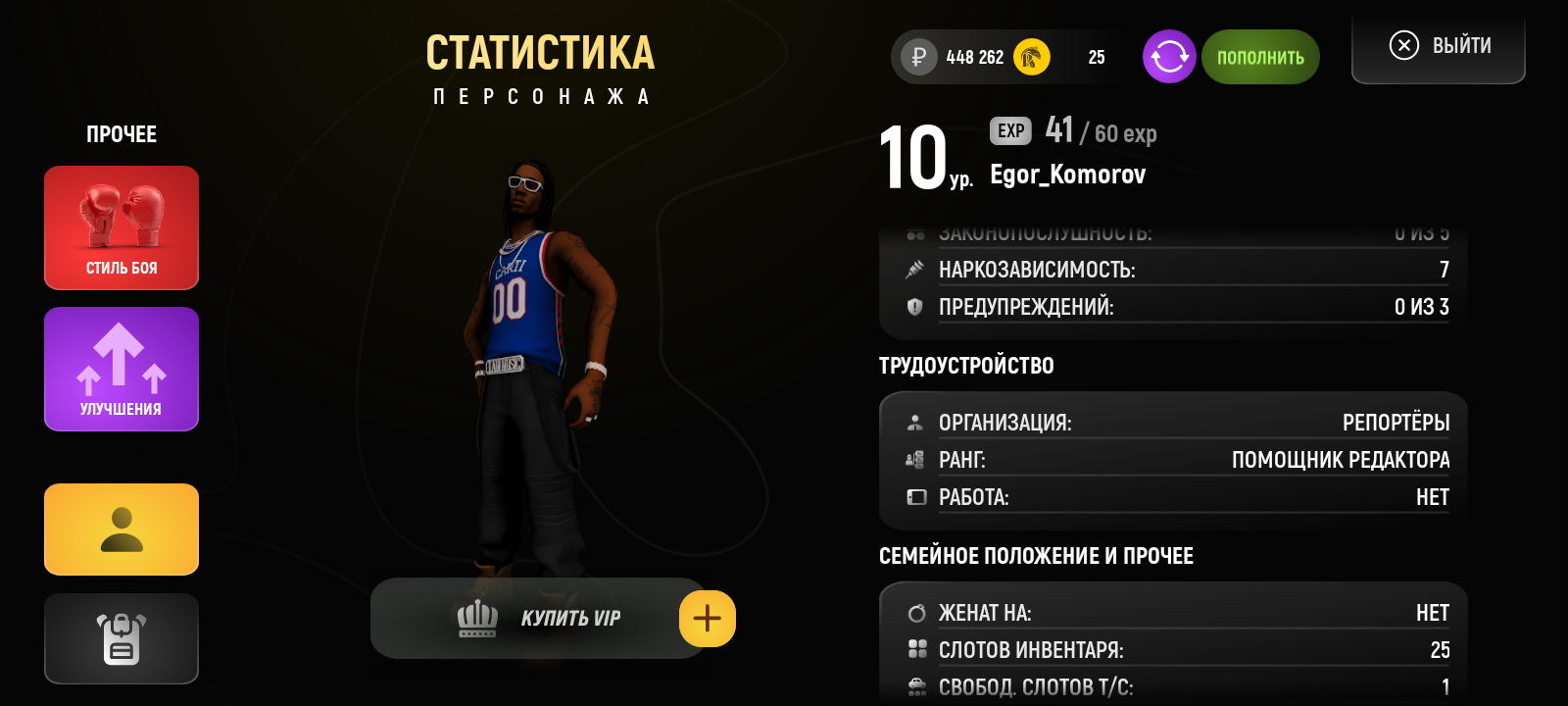Click the Предупреждений row
The width and height of the screenshot is (1568, 706).
coord(1176,307)
